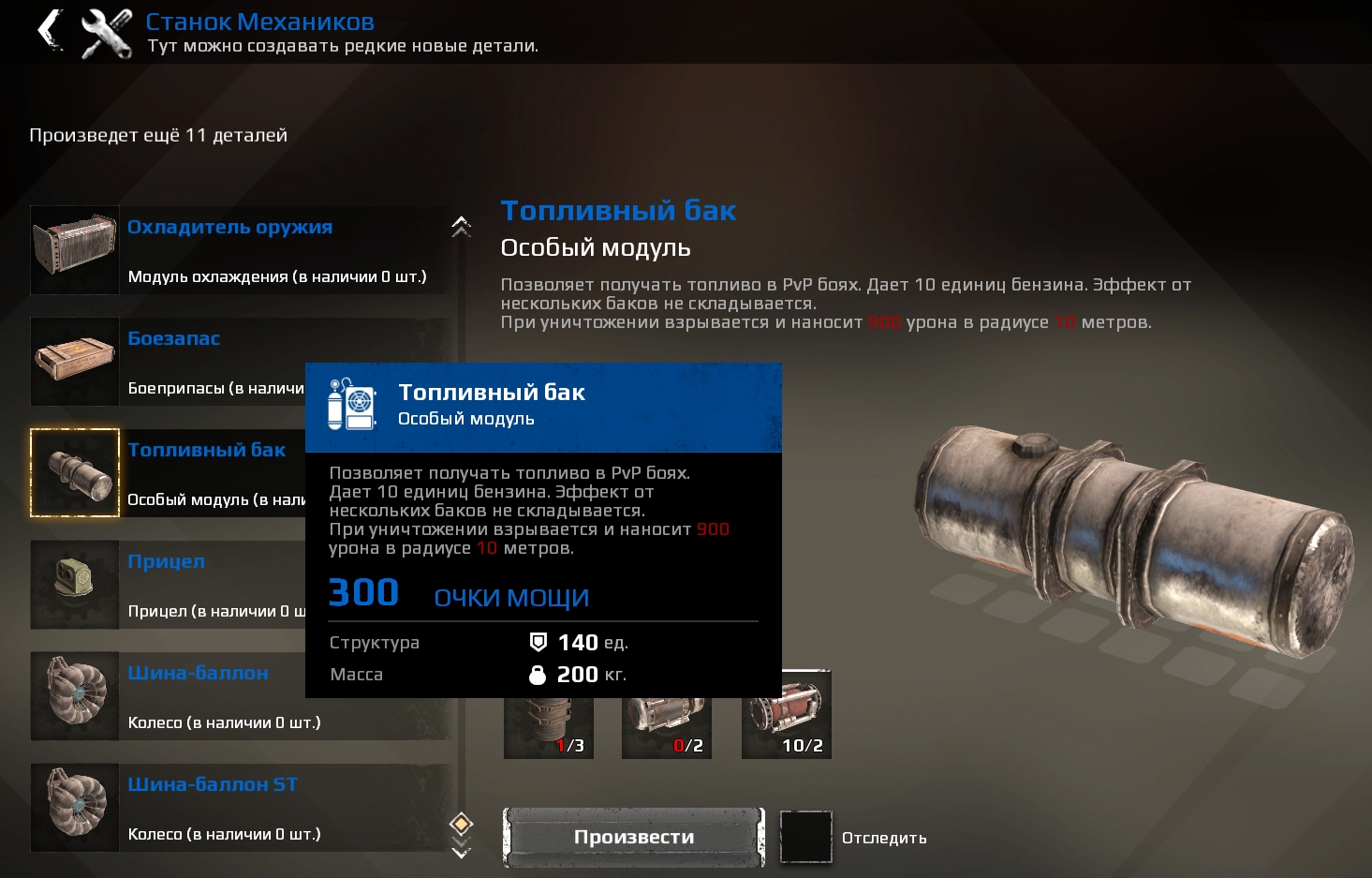Viewport: 1372px width, 878px height.
Task: Select the Охладитель оружия radiator thumbnail
Action: tap(74, 249)
